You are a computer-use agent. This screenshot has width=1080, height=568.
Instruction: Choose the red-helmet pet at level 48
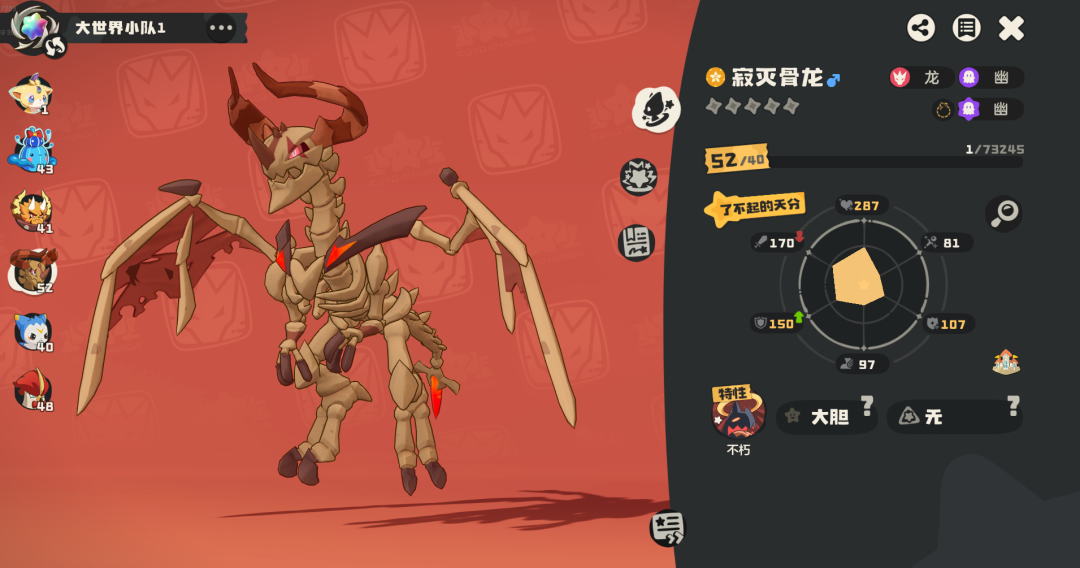pyautogui.click(x=32, y=390)
